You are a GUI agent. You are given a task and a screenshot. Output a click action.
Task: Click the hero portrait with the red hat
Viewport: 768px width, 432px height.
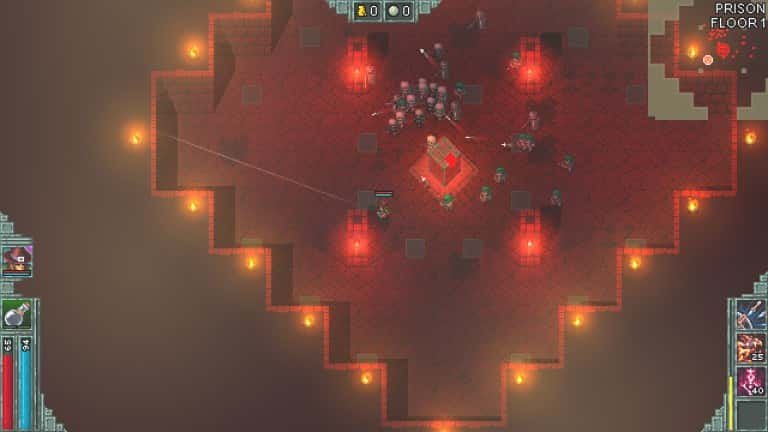[x=17, y=260]
